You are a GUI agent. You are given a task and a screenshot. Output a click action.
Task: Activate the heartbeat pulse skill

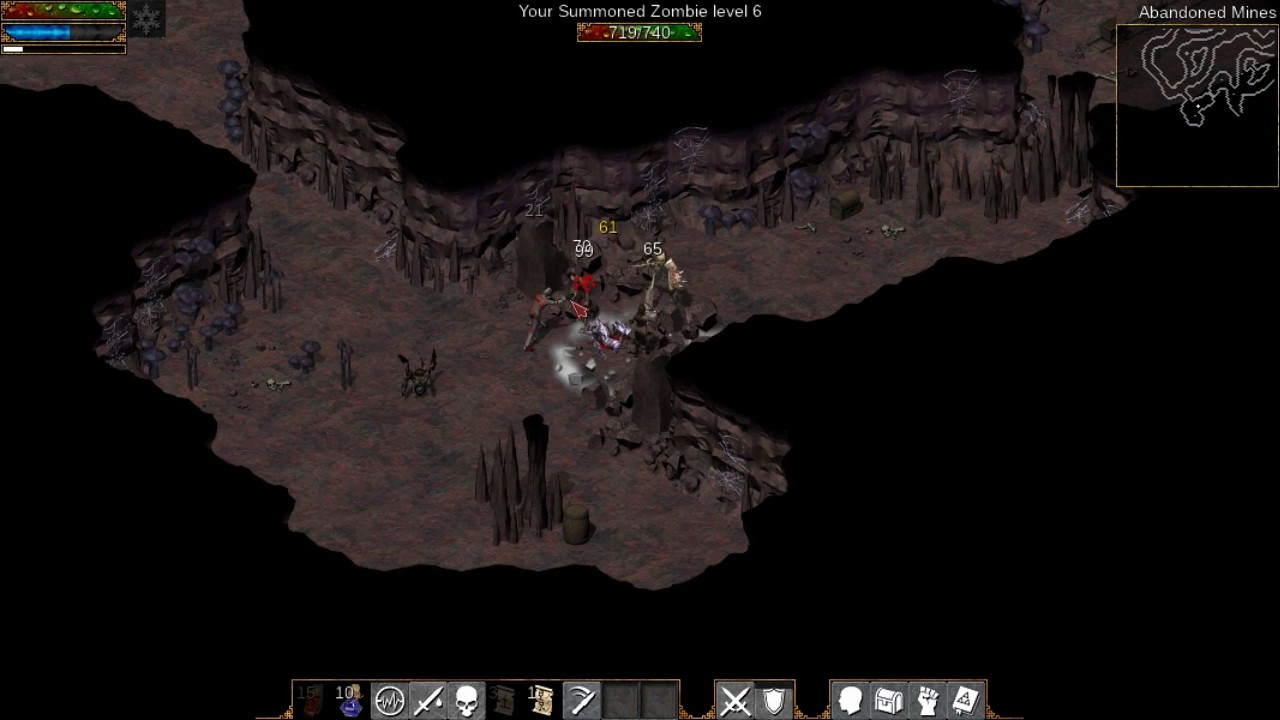point(389,700)
